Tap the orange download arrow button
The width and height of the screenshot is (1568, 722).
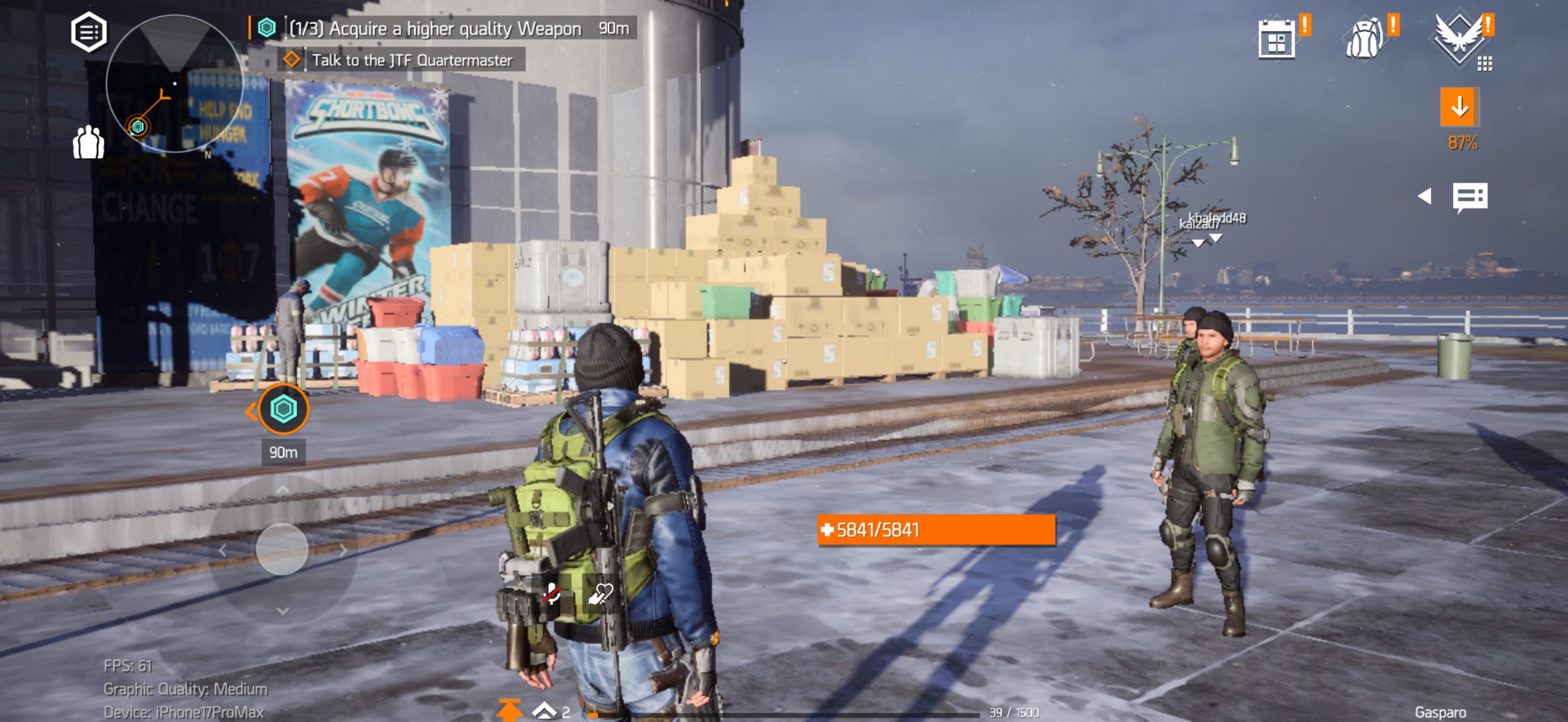tap(1459, 107)
